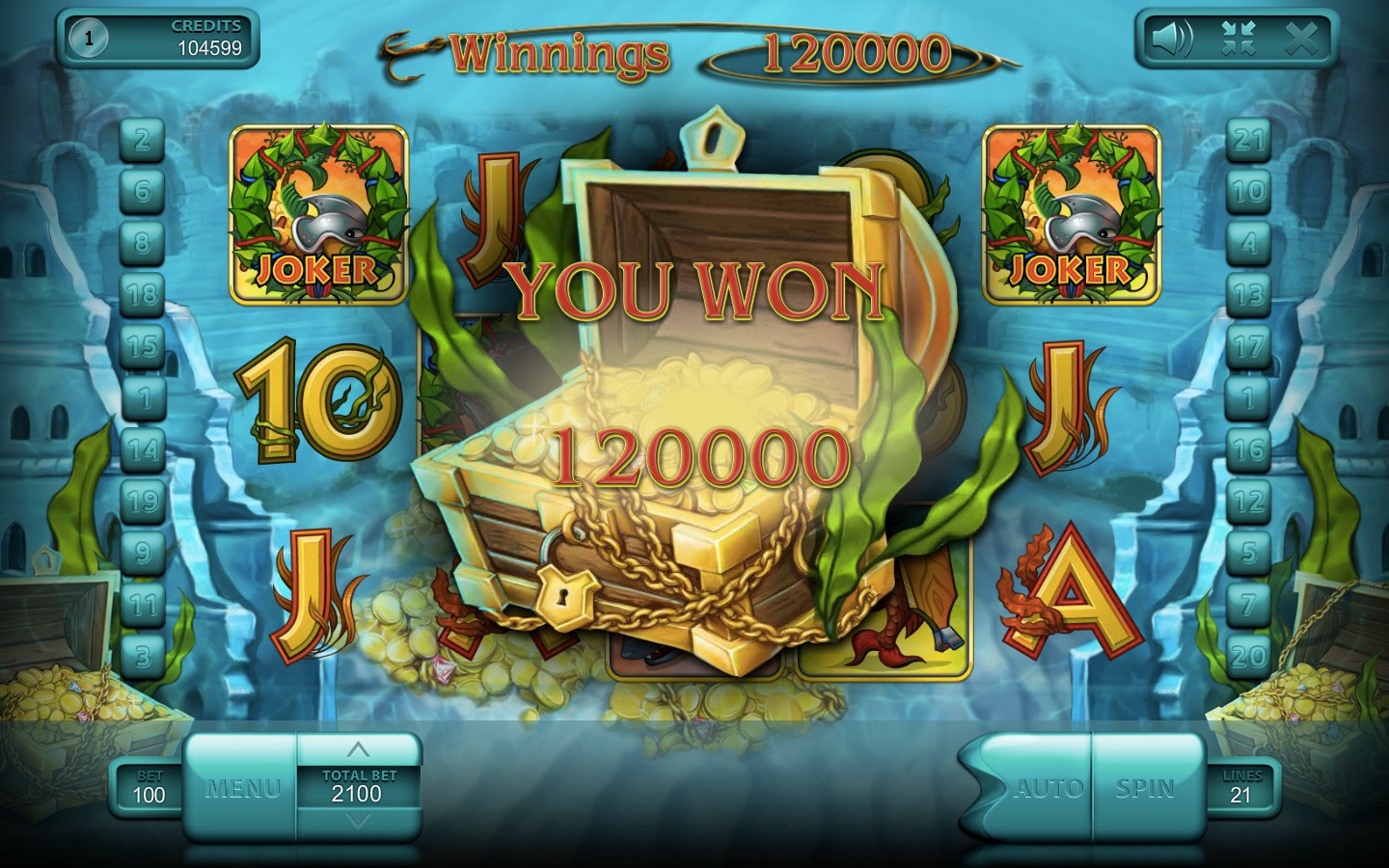Image resolution: width=1389 pixels, height=868 pixels.
Task: Toggle payline 1 on the left panel
Action: point(143,394)
